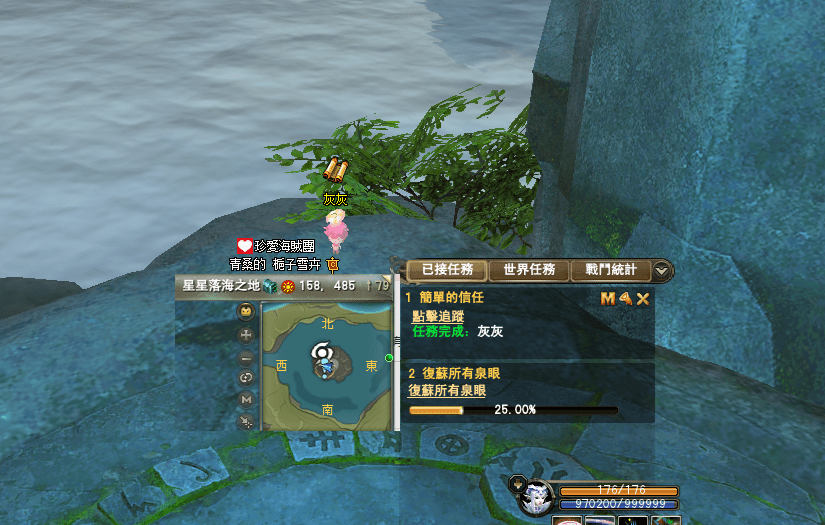Image resolution: width=825 pixels, height=525 pixels.
Task: Zoom out the minimap with the minus button
Action: click(x=246, y=357)
